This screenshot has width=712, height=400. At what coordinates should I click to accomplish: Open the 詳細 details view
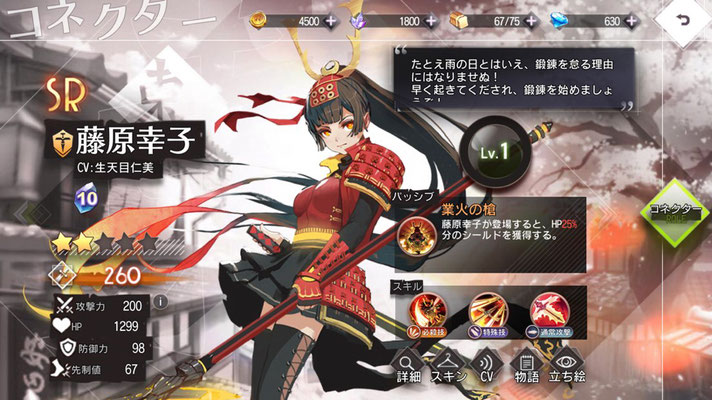(408, 369)
